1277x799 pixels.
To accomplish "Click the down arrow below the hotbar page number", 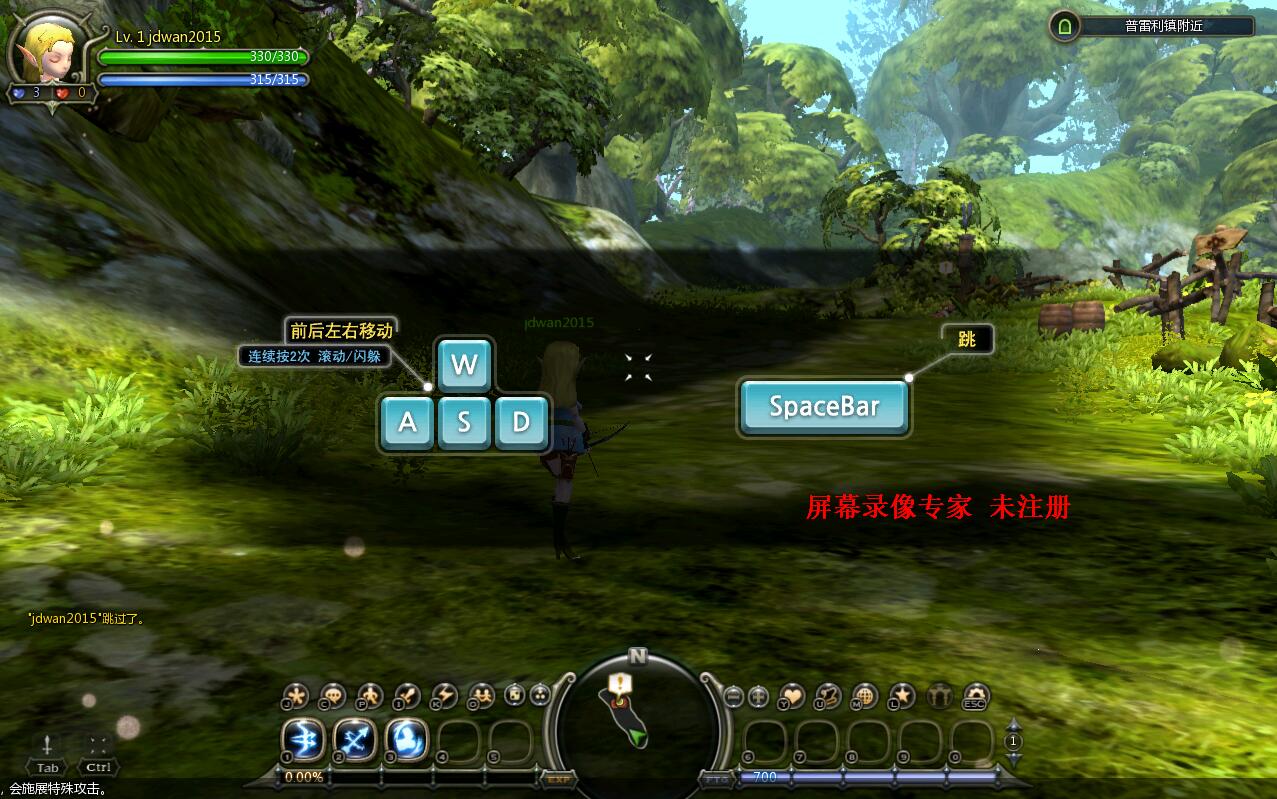I will click(x=1013, y=759).
